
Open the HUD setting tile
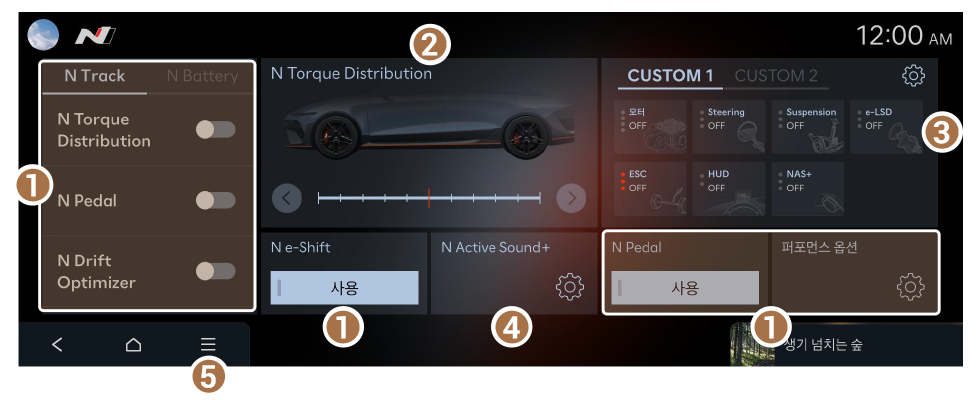[x=729, y=188]
